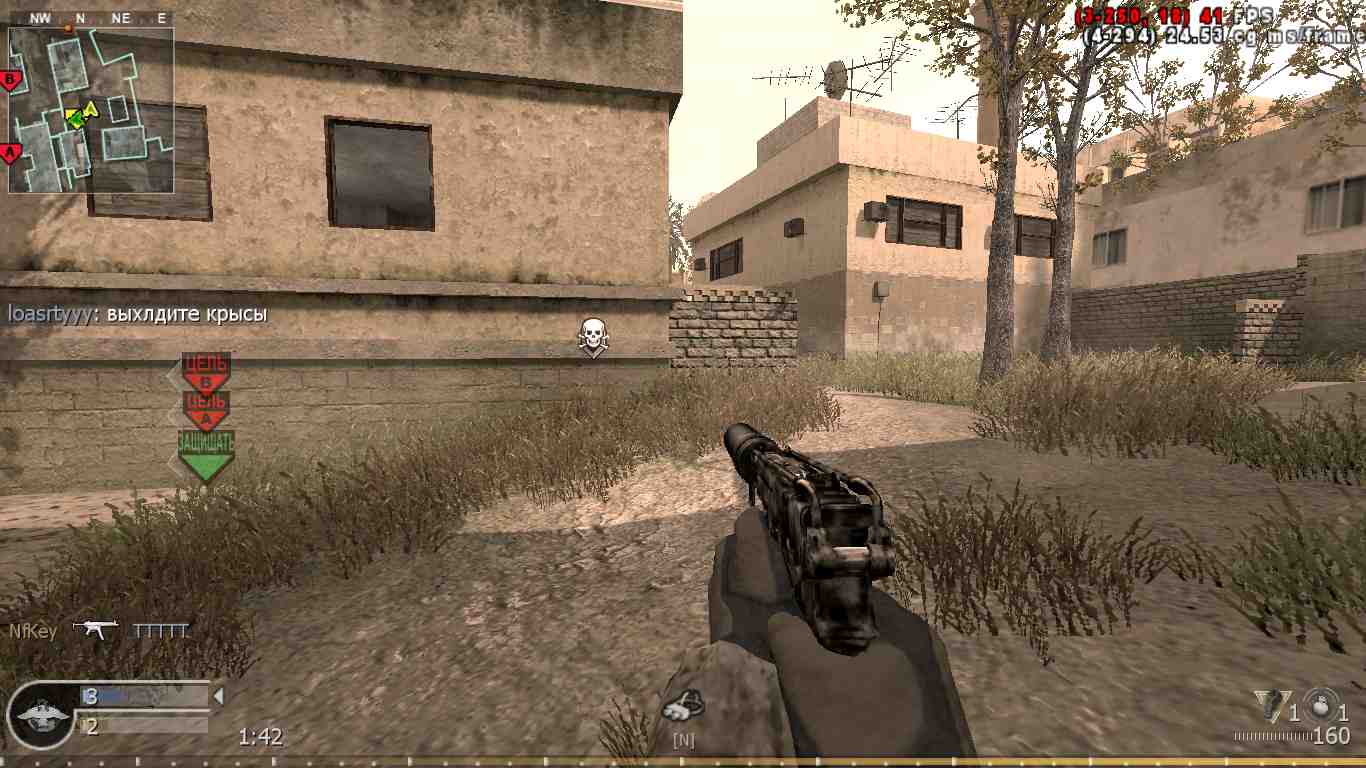Click the [N] heading marker on the bottom compass

coord(684,740)
